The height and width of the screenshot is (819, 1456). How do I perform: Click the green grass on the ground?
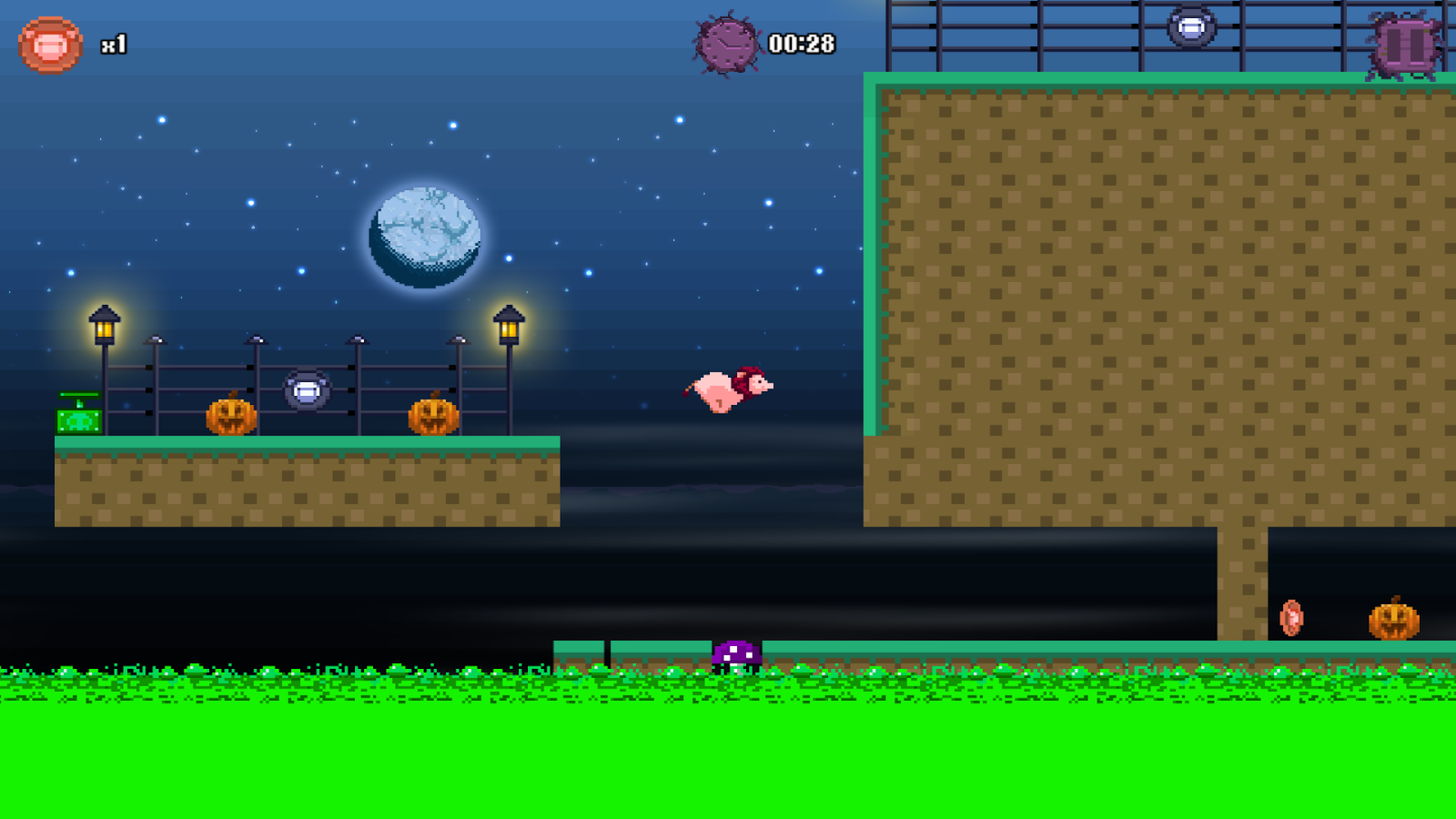click(364, 746)
